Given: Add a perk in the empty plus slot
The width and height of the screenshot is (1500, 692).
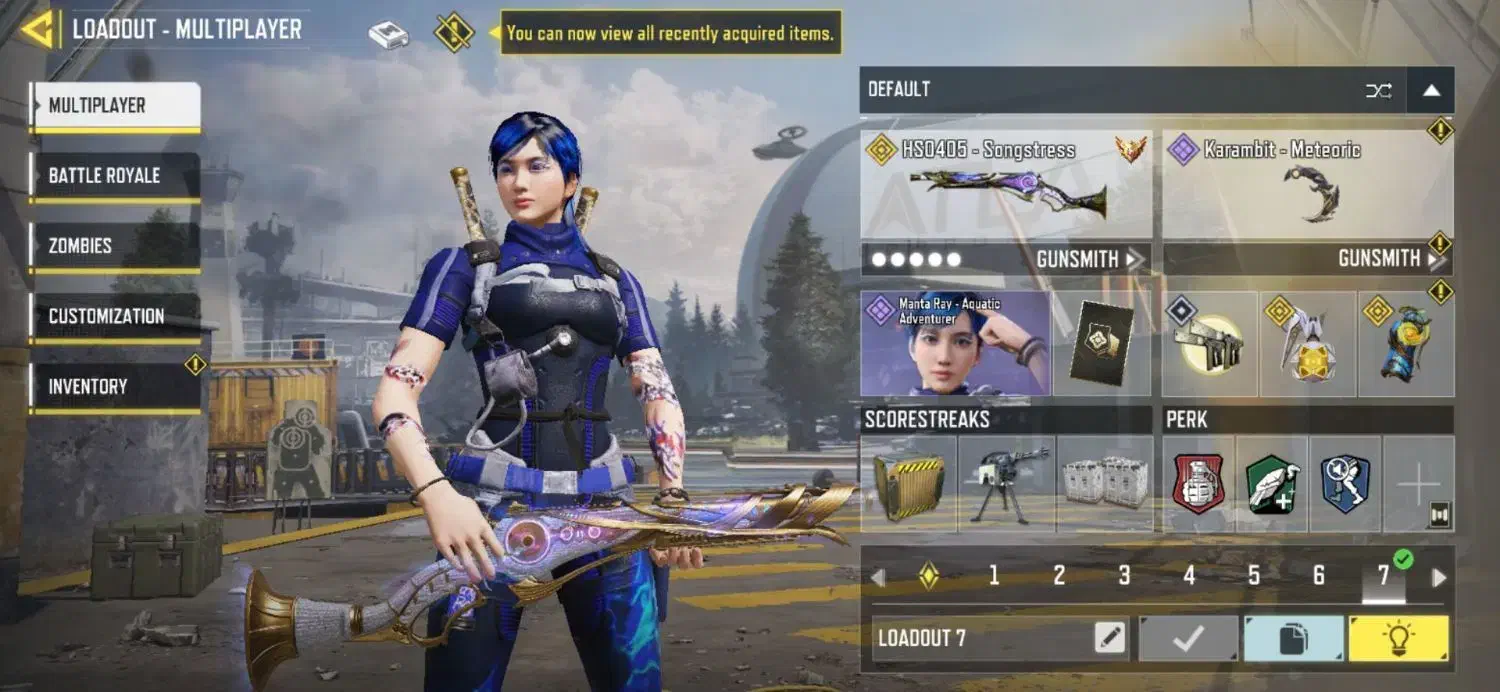Looking at the screenshot, I should pyautogui.click(x=1418, y=484).
